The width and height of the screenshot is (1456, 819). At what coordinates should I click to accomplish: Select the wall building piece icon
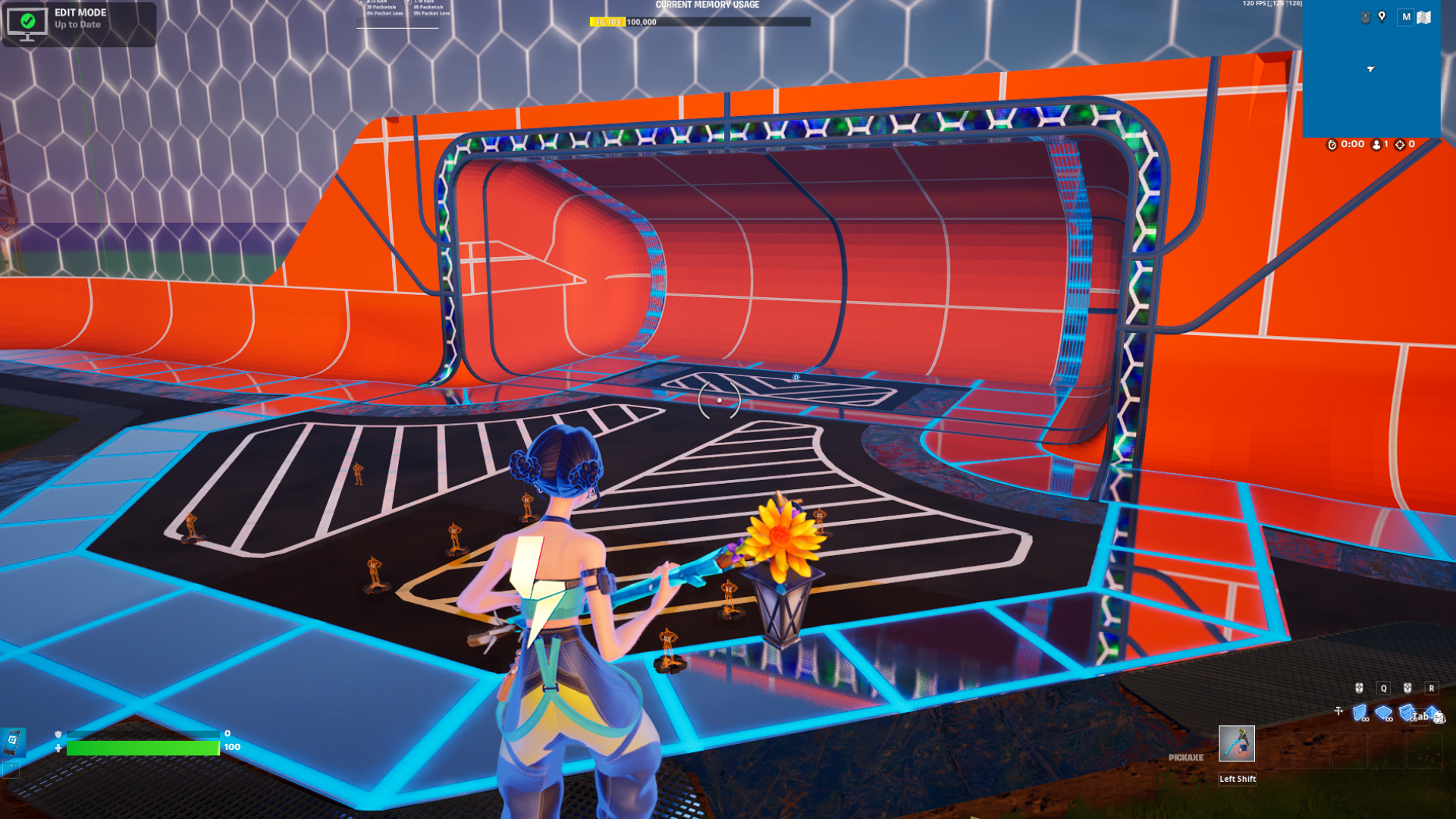point(1359,711)
